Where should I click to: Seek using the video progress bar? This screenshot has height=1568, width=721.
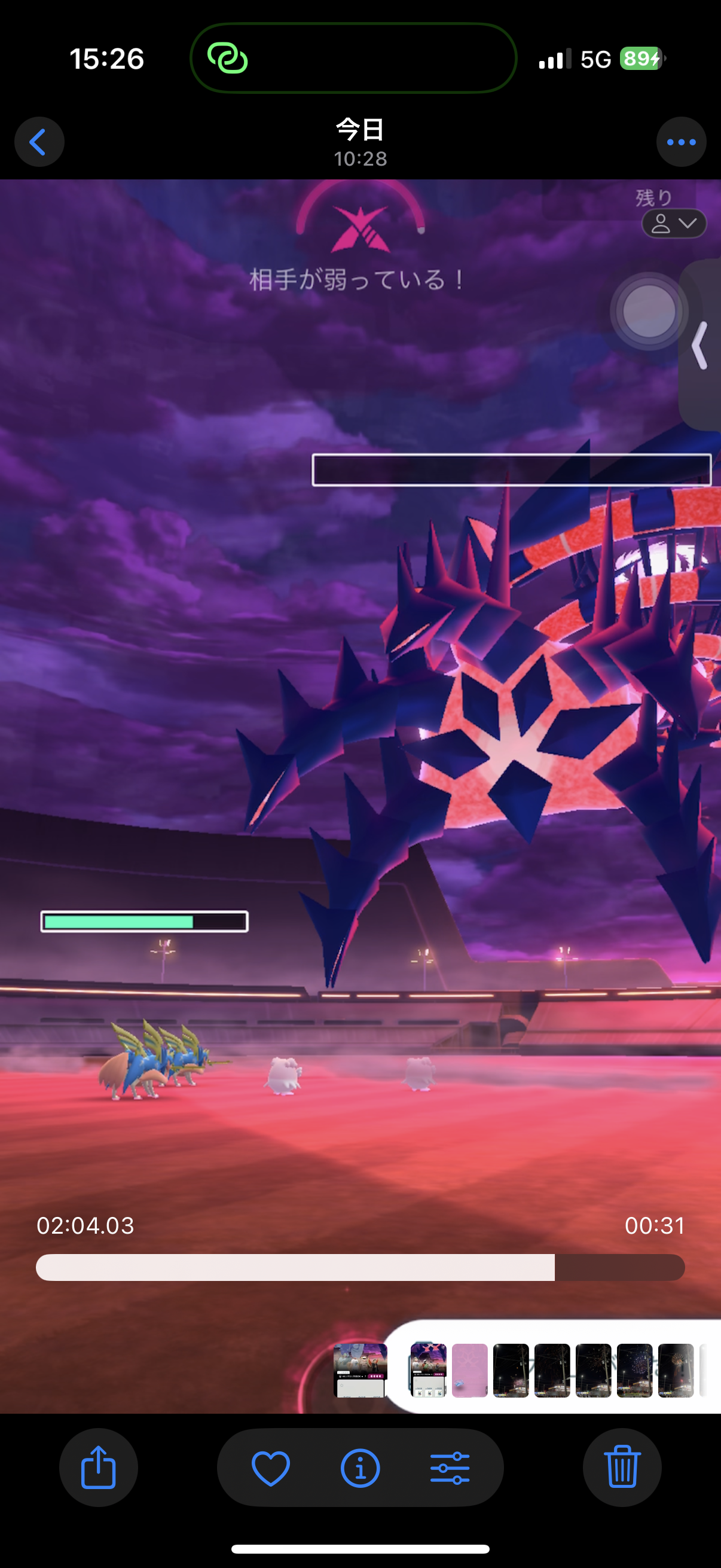pos(360,1267)
